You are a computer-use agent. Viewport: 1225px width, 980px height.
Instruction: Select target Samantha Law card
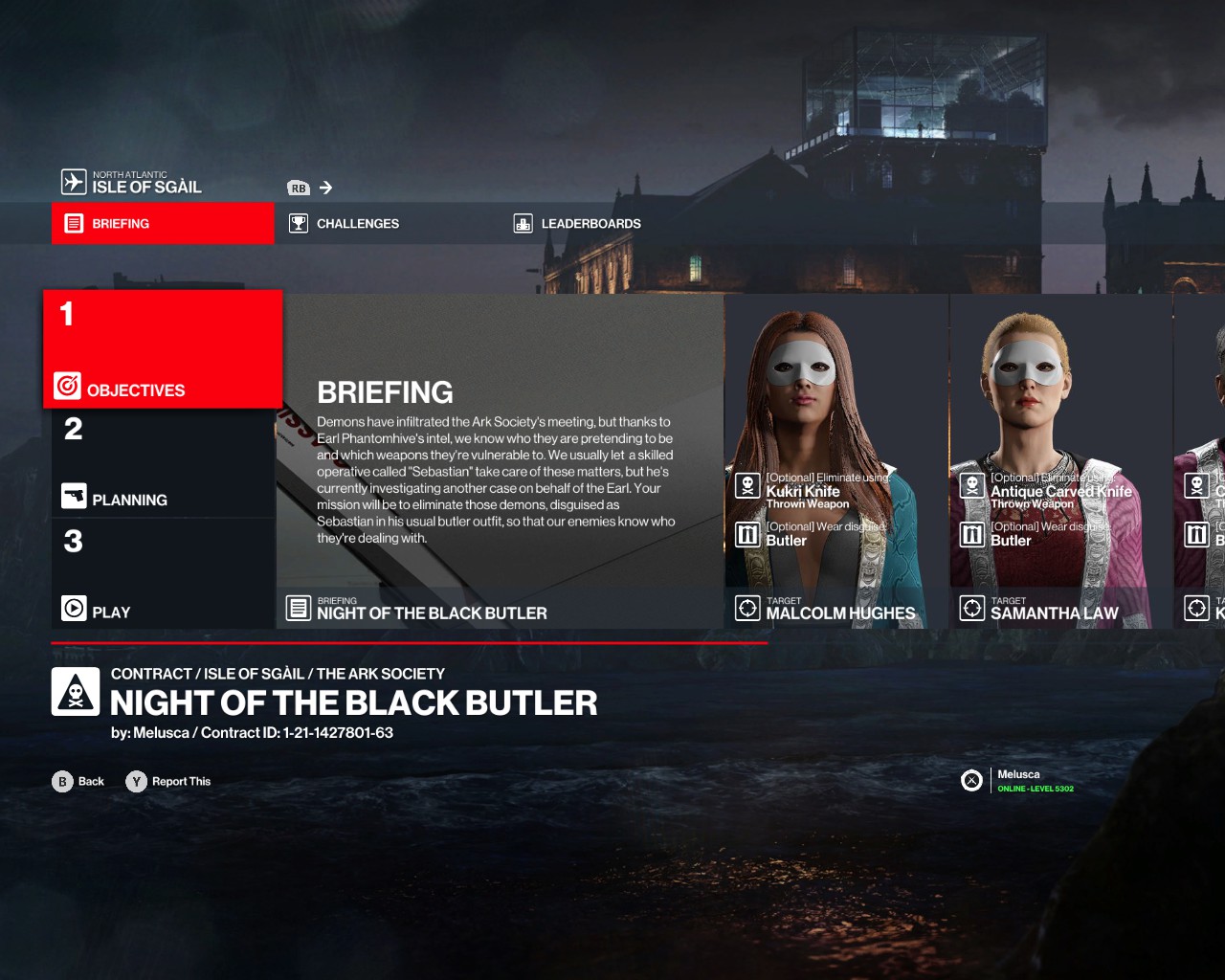click(1060, 461)
